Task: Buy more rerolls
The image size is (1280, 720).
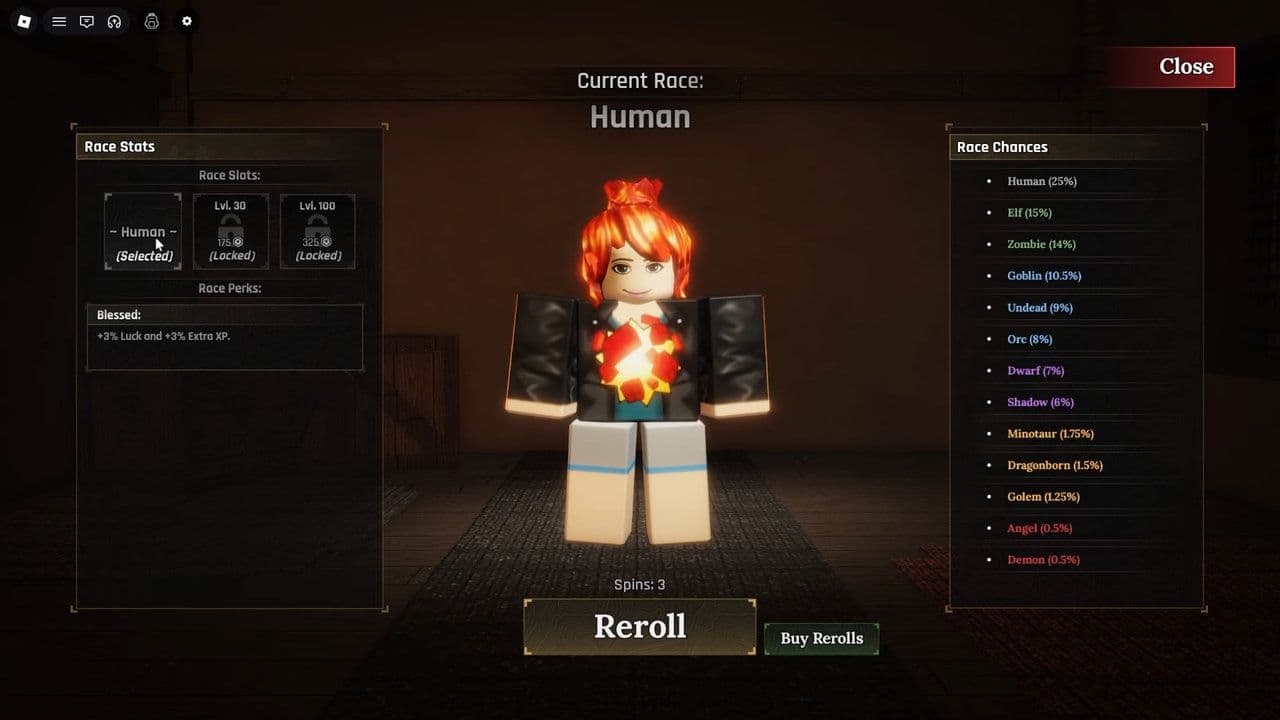Action: (x=821, y=639)
